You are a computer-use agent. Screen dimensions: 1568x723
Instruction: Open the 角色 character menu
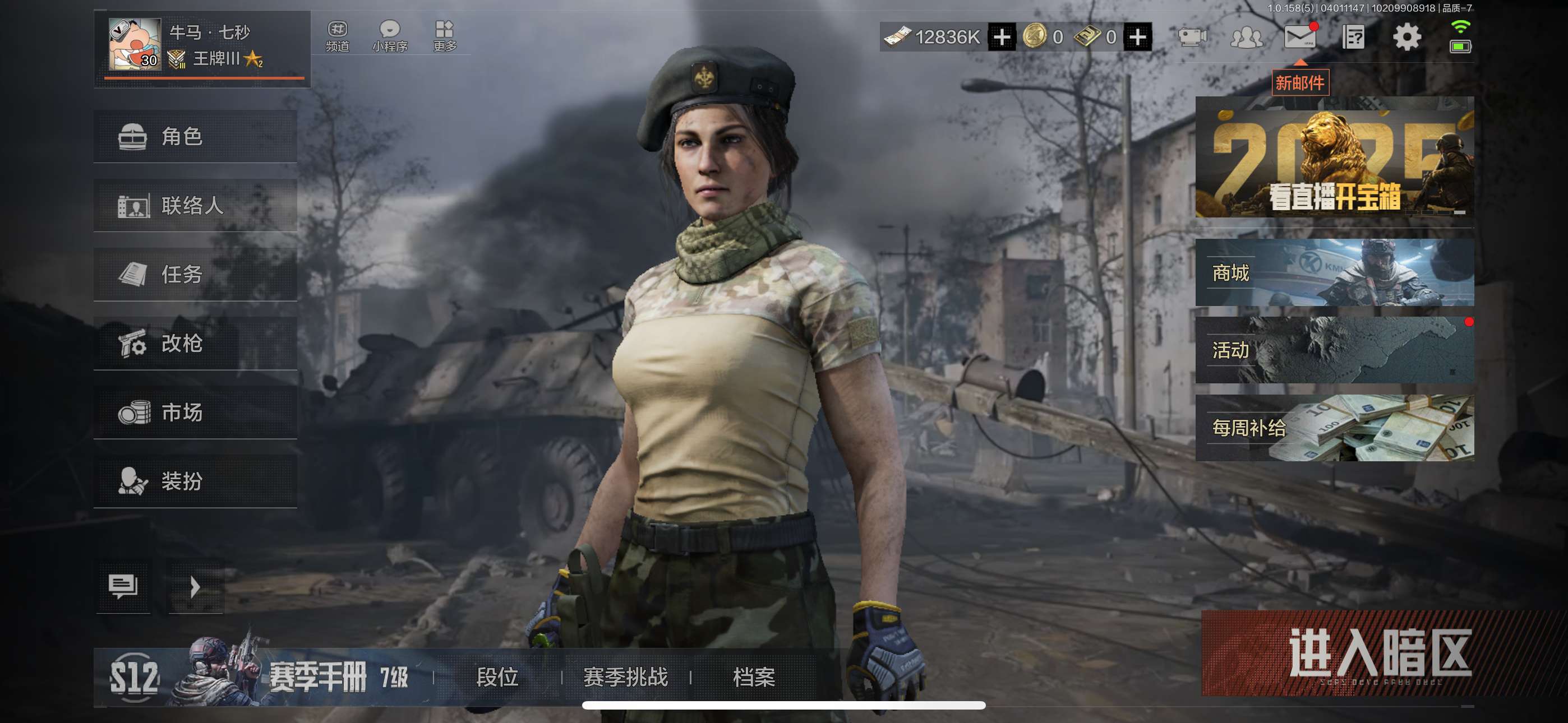click(195, 136)
